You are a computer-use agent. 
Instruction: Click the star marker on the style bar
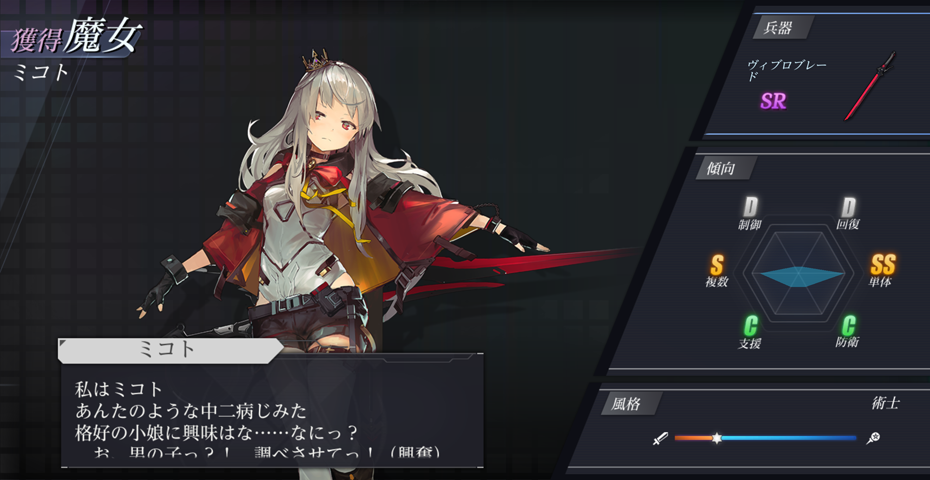(x=717, y=438)
